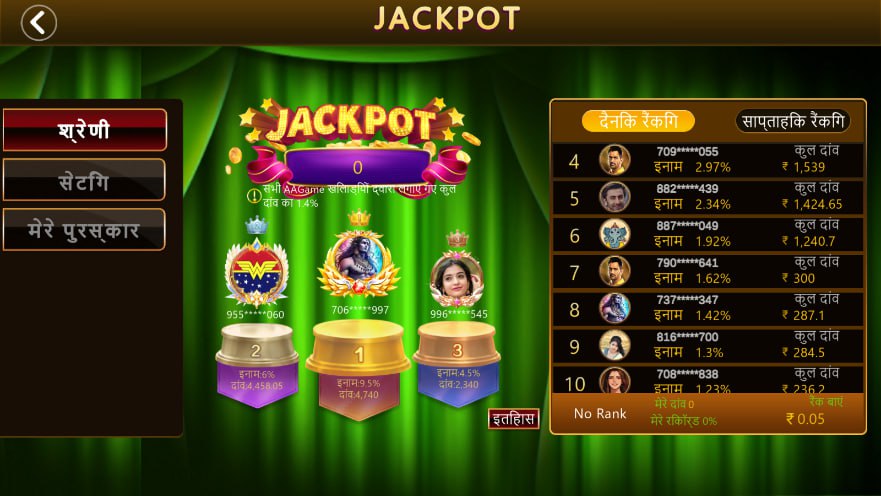881x496 pixels.
Task: Go back using the arrow button
Action: [39, 22]
